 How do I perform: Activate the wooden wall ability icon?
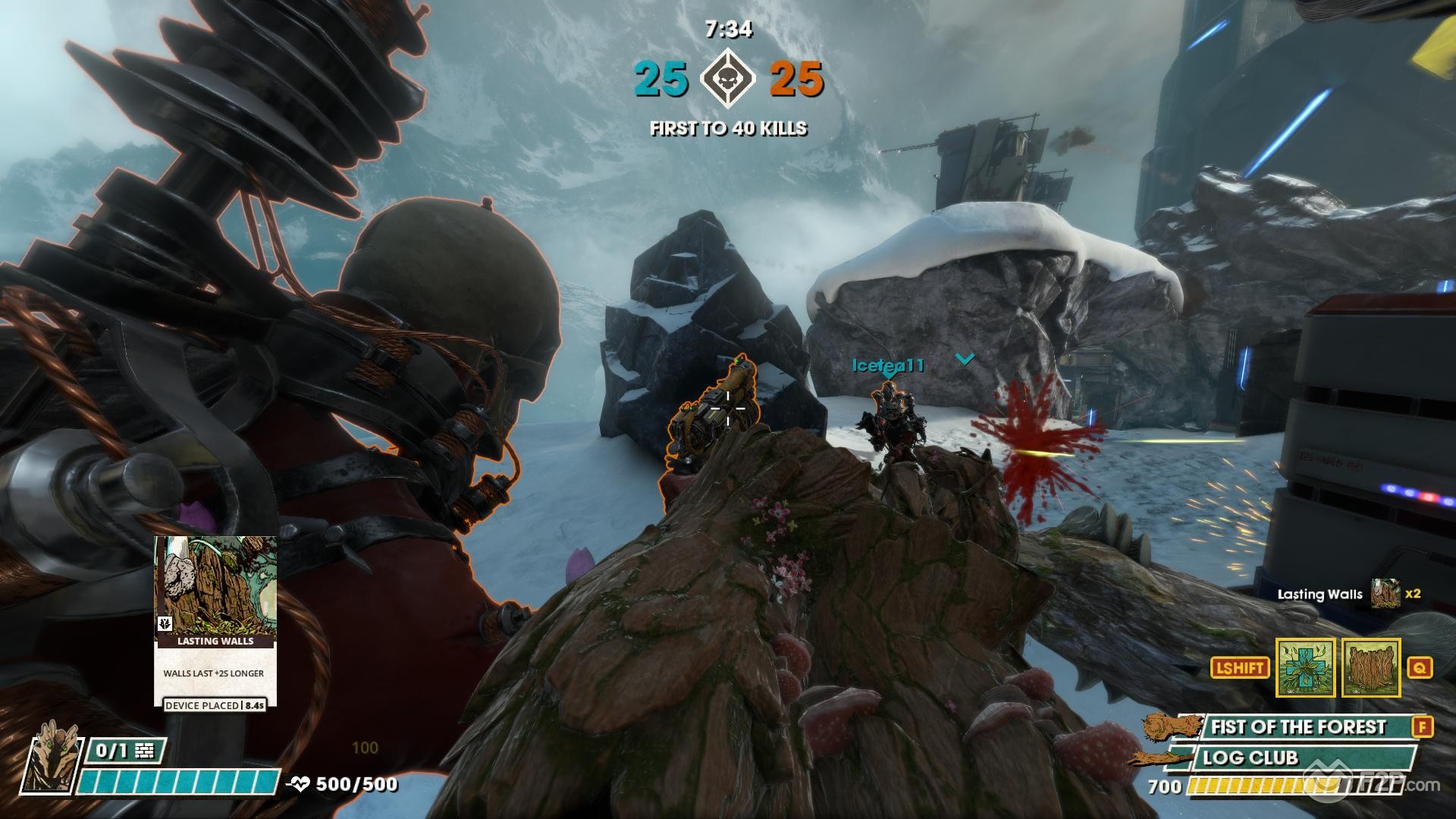[x=1370, y=667]
